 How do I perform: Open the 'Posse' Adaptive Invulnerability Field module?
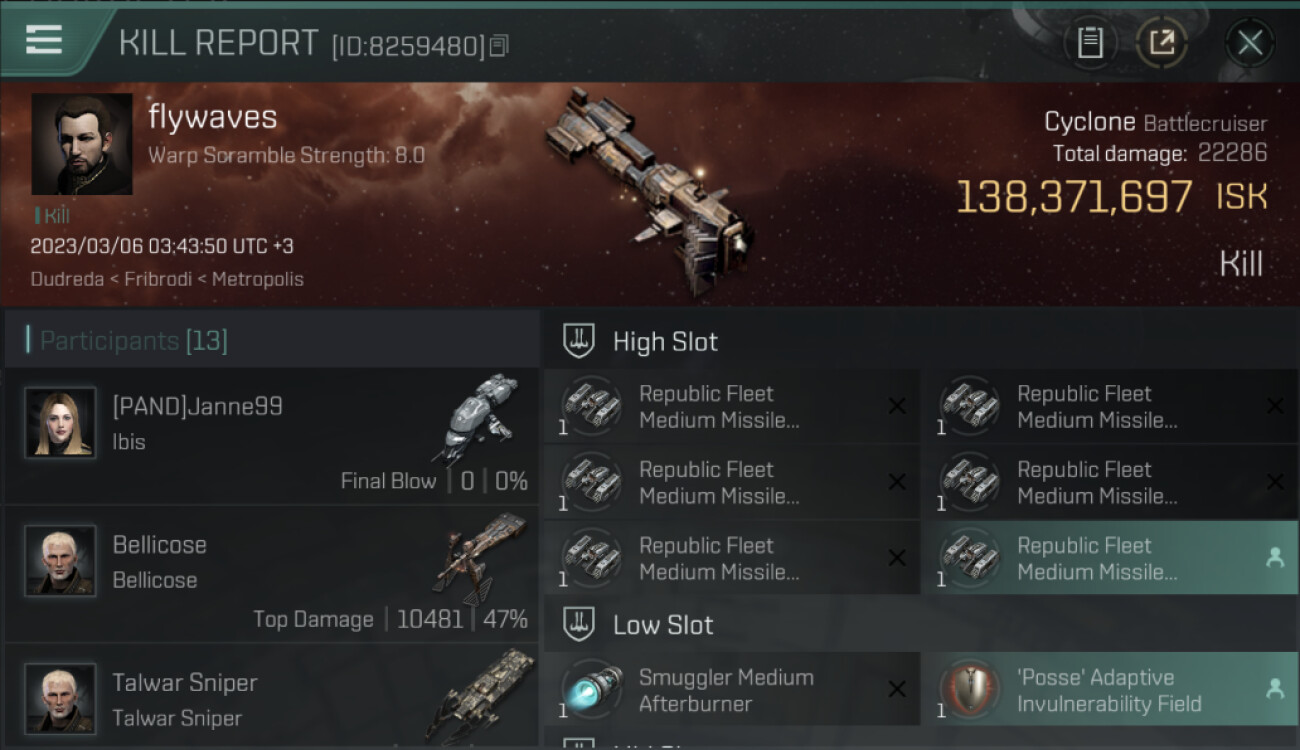click(x=1110, y=690)
